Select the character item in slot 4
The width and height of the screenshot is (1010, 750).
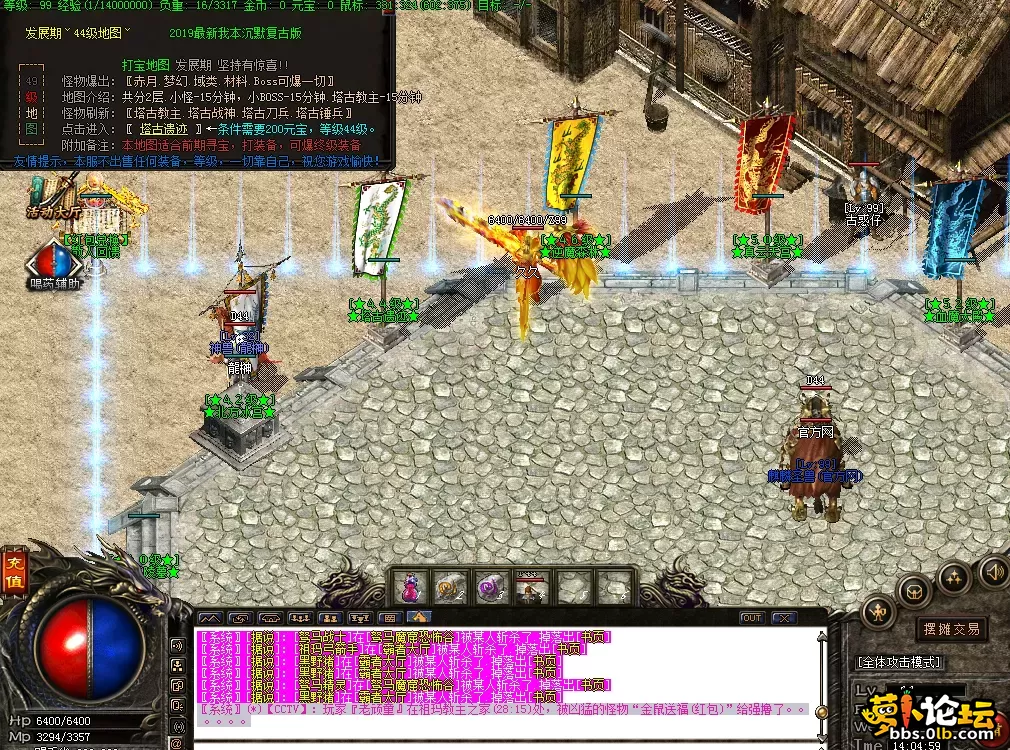pos(530,588)
